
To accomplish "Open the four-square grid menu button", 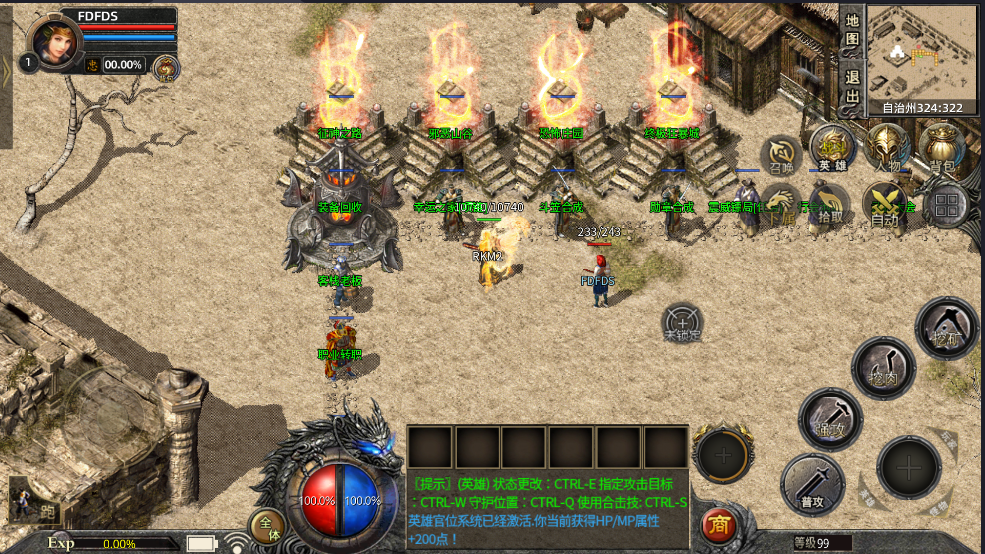I will (x=946, y=205).
